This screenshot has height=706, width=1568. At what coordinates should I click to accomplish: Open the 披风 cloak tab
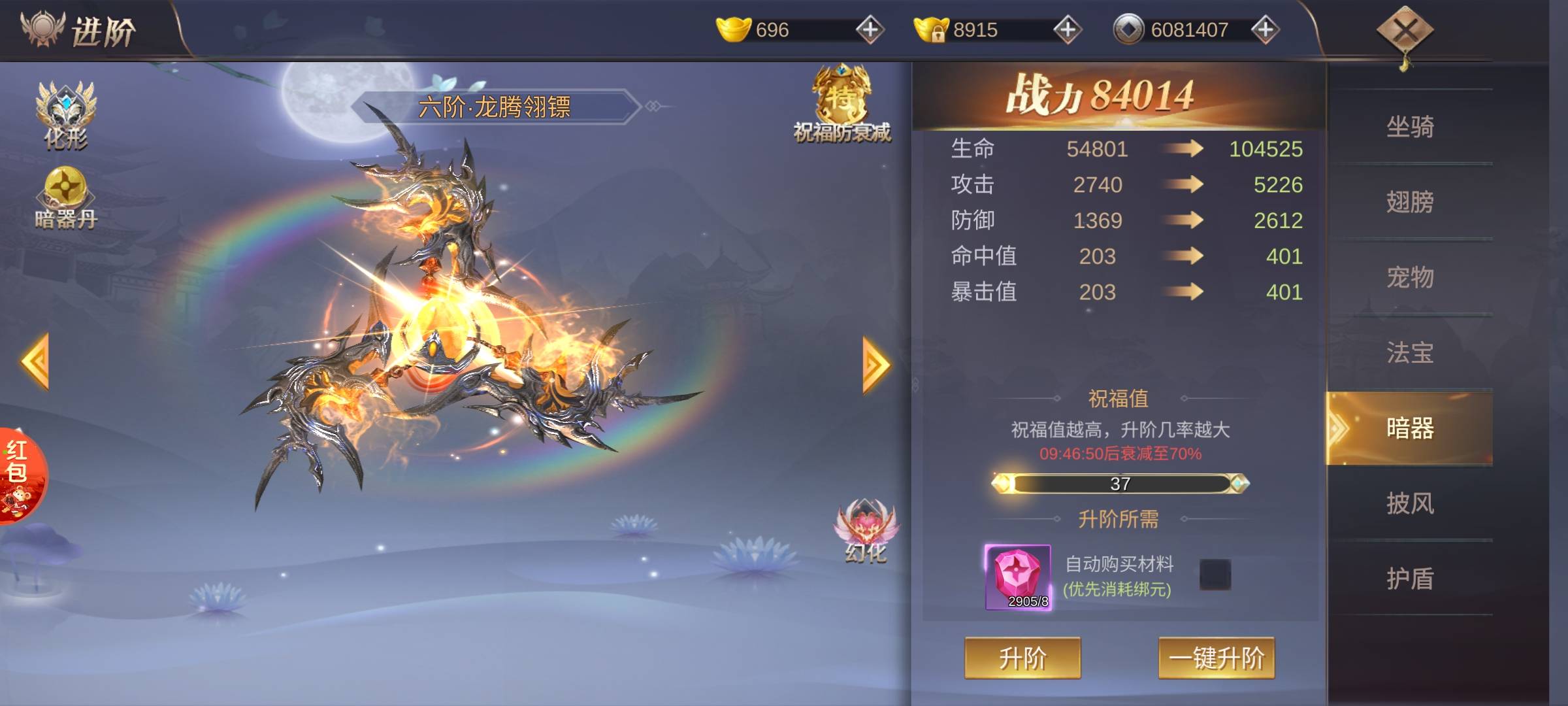click(1410, 504)
